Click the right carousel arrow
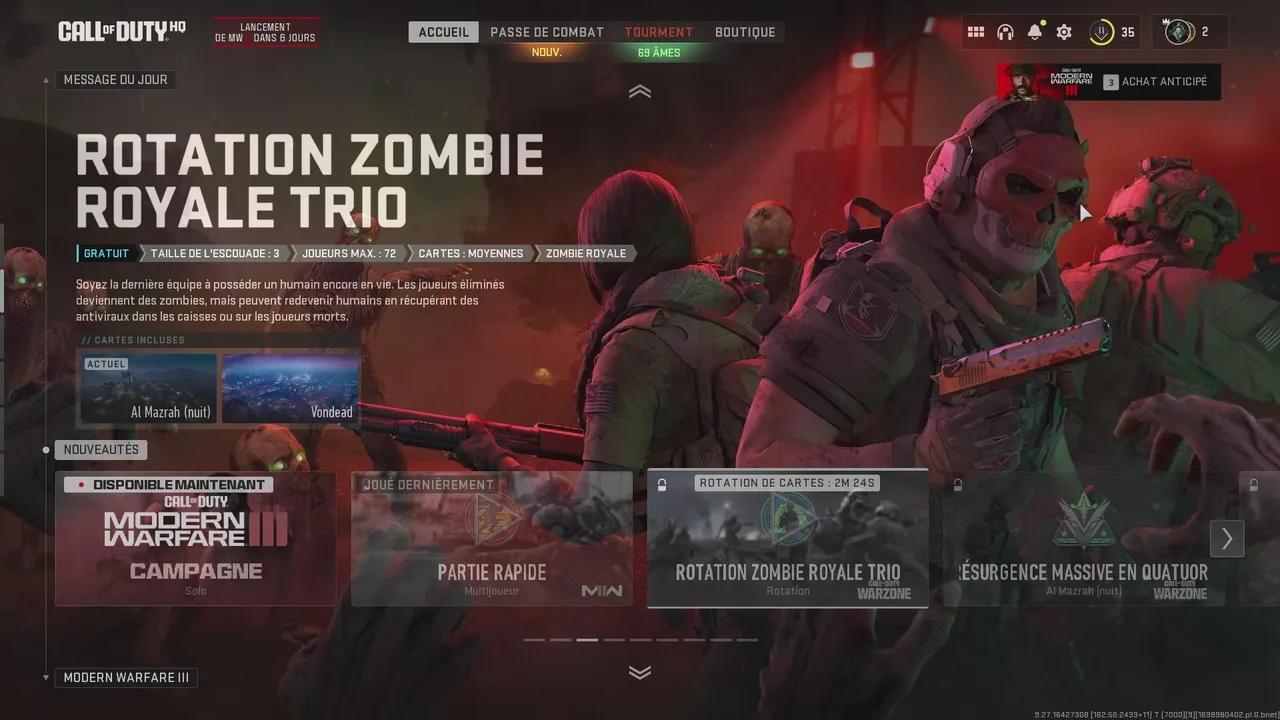The height and width of the screenshot is (720, 1280). pos(1227,539)
